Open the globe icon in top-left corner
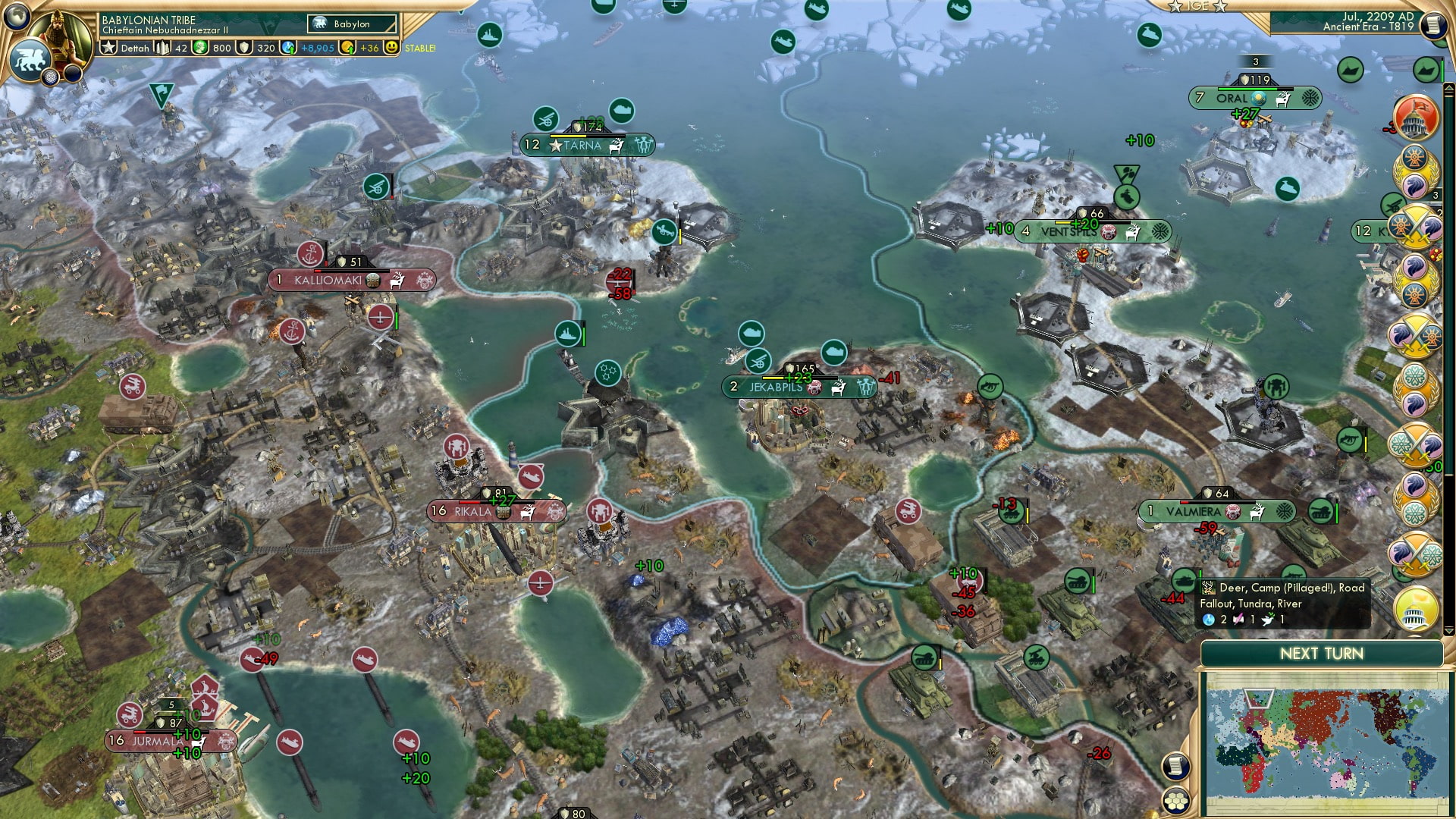 click(x=17, y=15)
